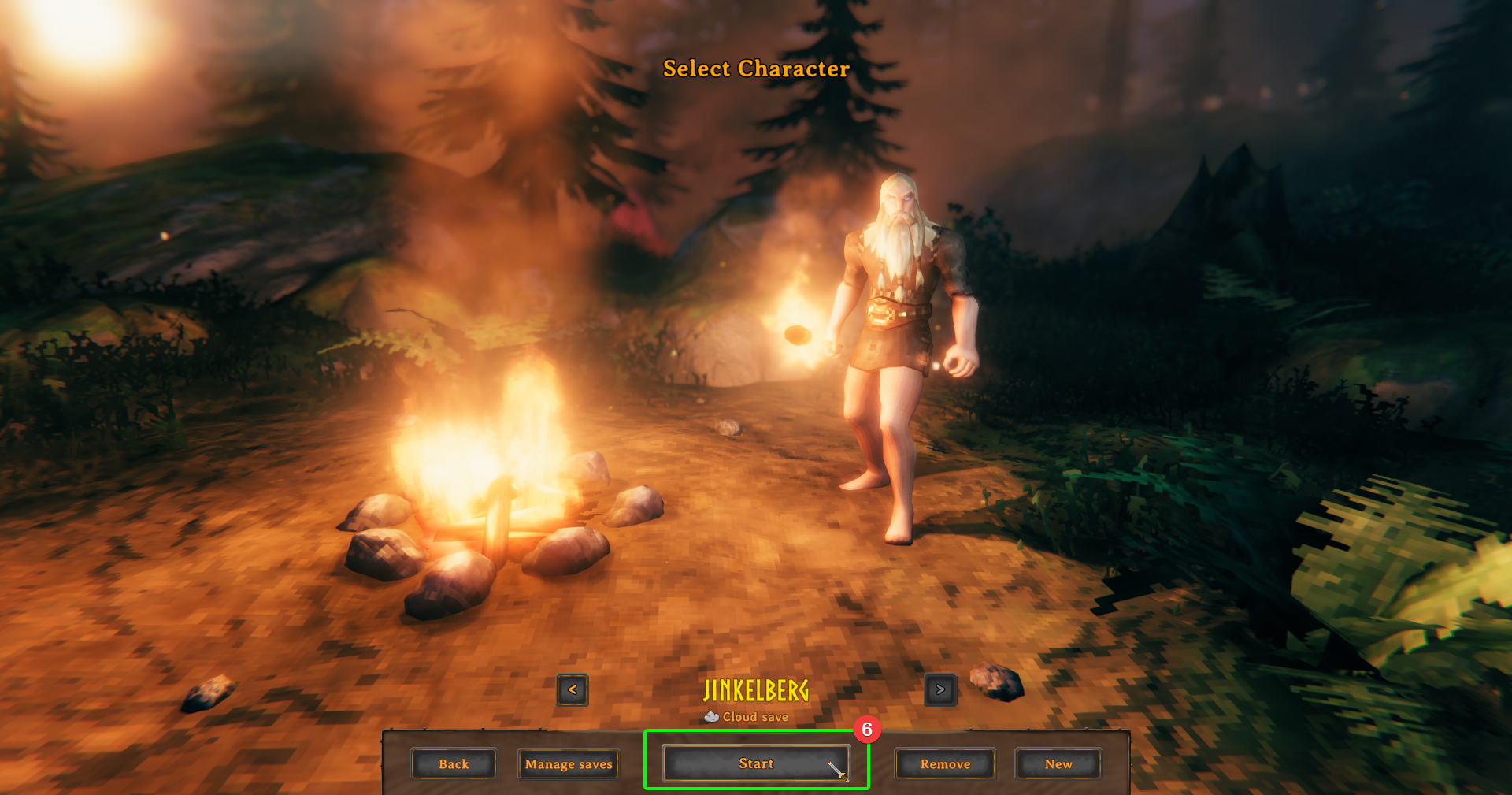
Task: Go back to the previous menu
Action: click(x=454, y=763)
